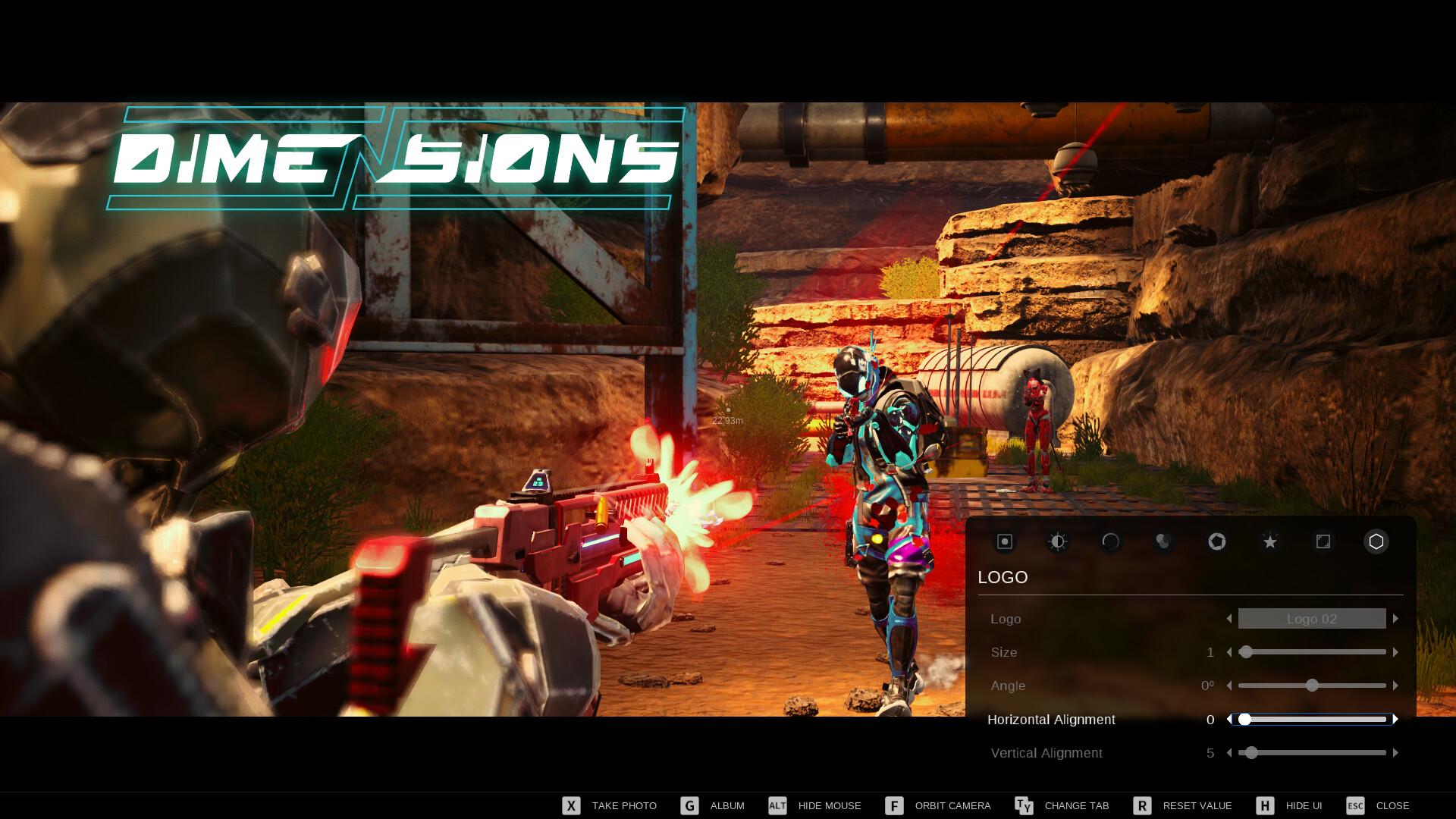
Task: Adjust the Size slider track
Action: [x=1312, y=652]
